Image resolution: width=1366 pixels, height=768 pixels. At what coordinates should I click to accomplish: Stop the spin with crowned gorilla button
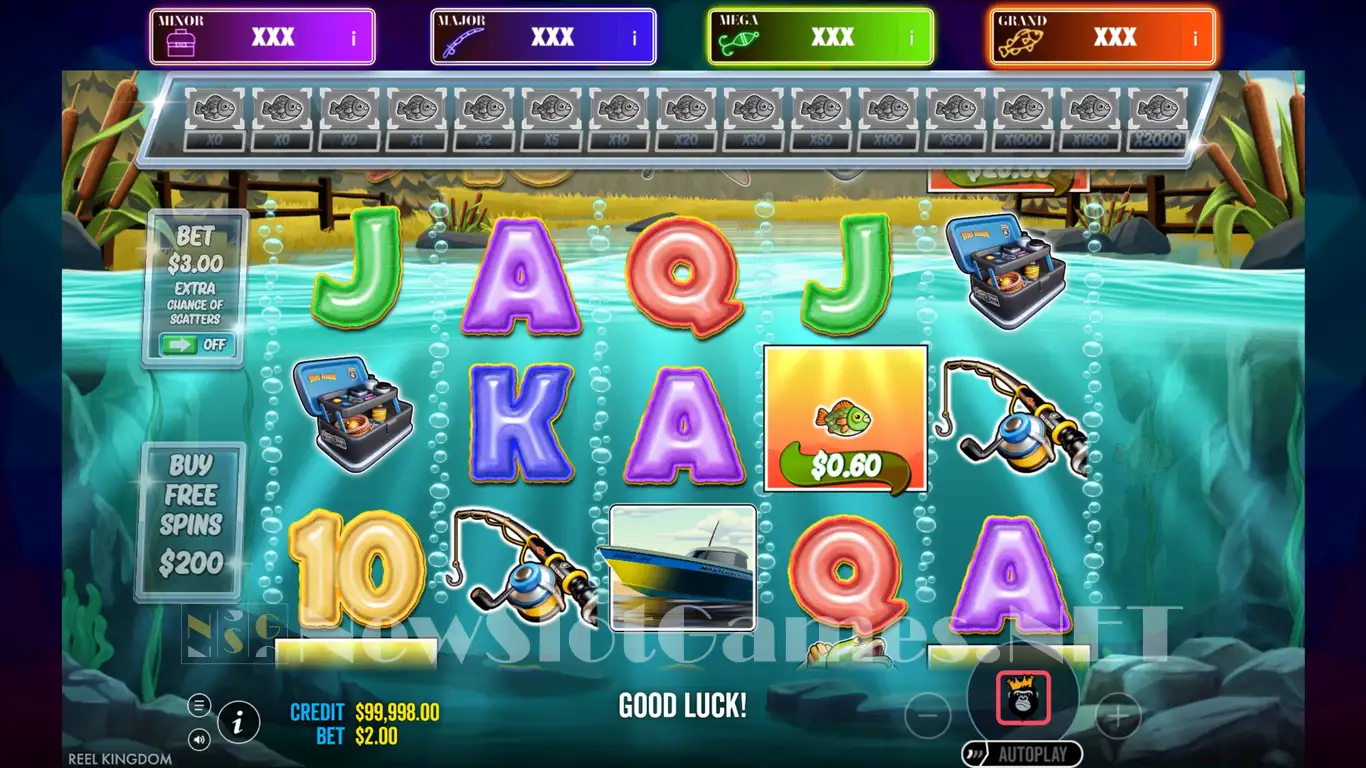click(1023, 698)
